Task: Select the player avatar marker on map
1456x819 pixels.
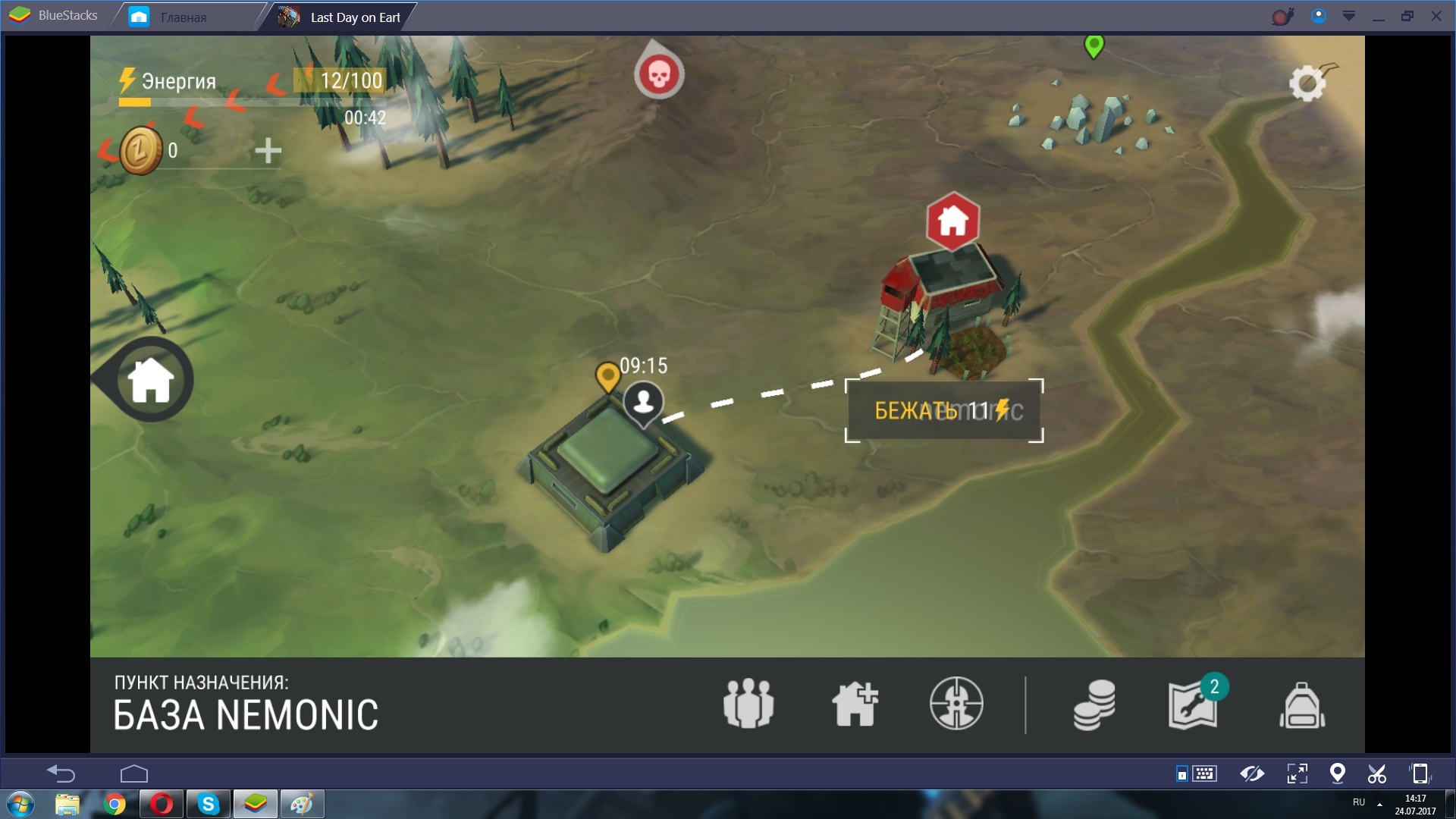Action: (x=644, y=401)
